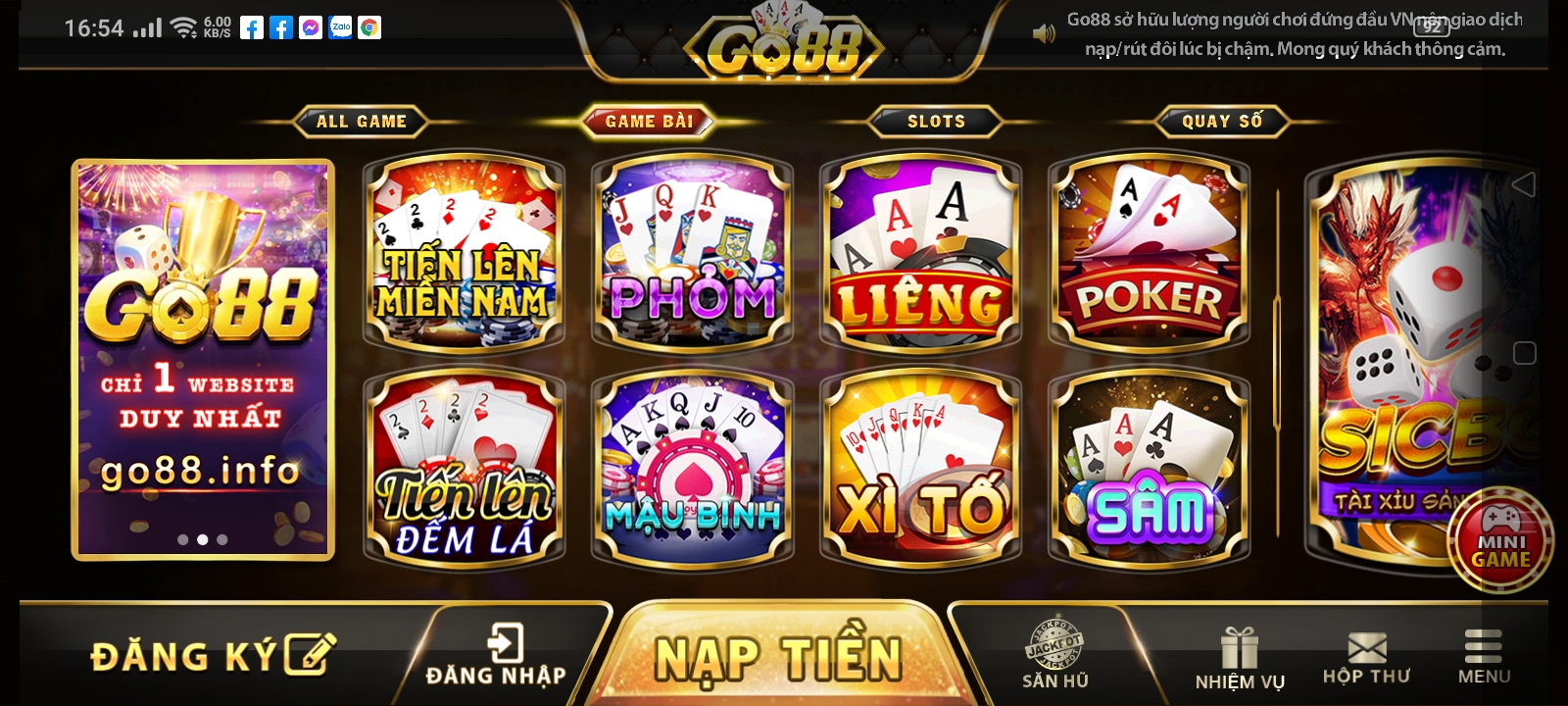This screenshot has height=706, width=1568.
Task: Switch to the ALL GAME tab
Action: (361, 122)
